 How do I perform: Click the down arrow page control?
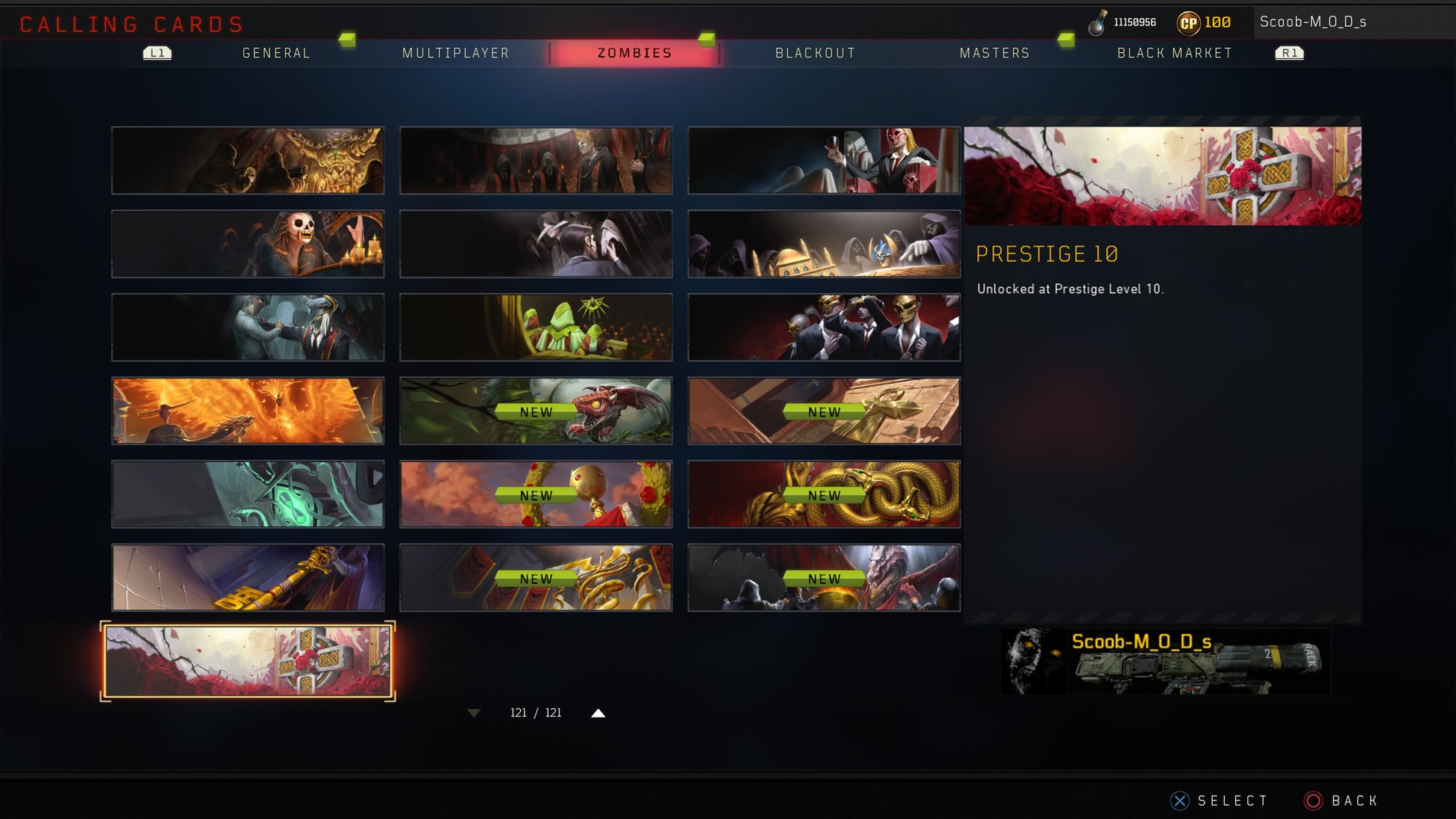474,713
